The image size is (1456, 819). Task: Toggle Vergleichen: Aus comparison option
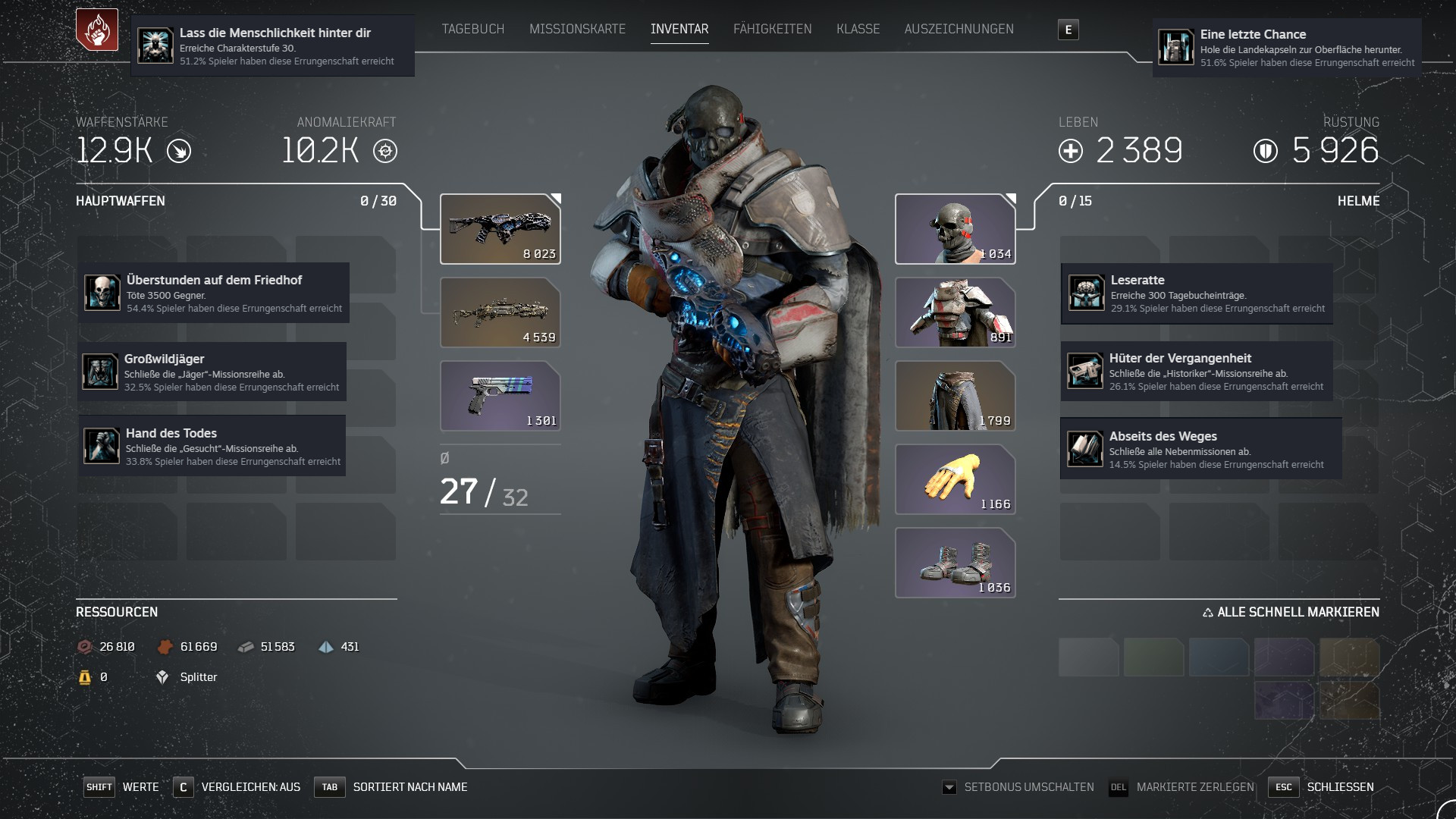237,787
